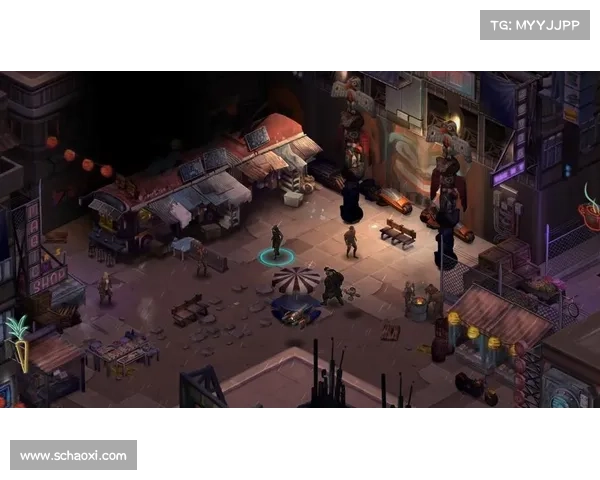600x480 pixels.
Task: Open the www.schaoxi.com link
Action: (75, 456)
